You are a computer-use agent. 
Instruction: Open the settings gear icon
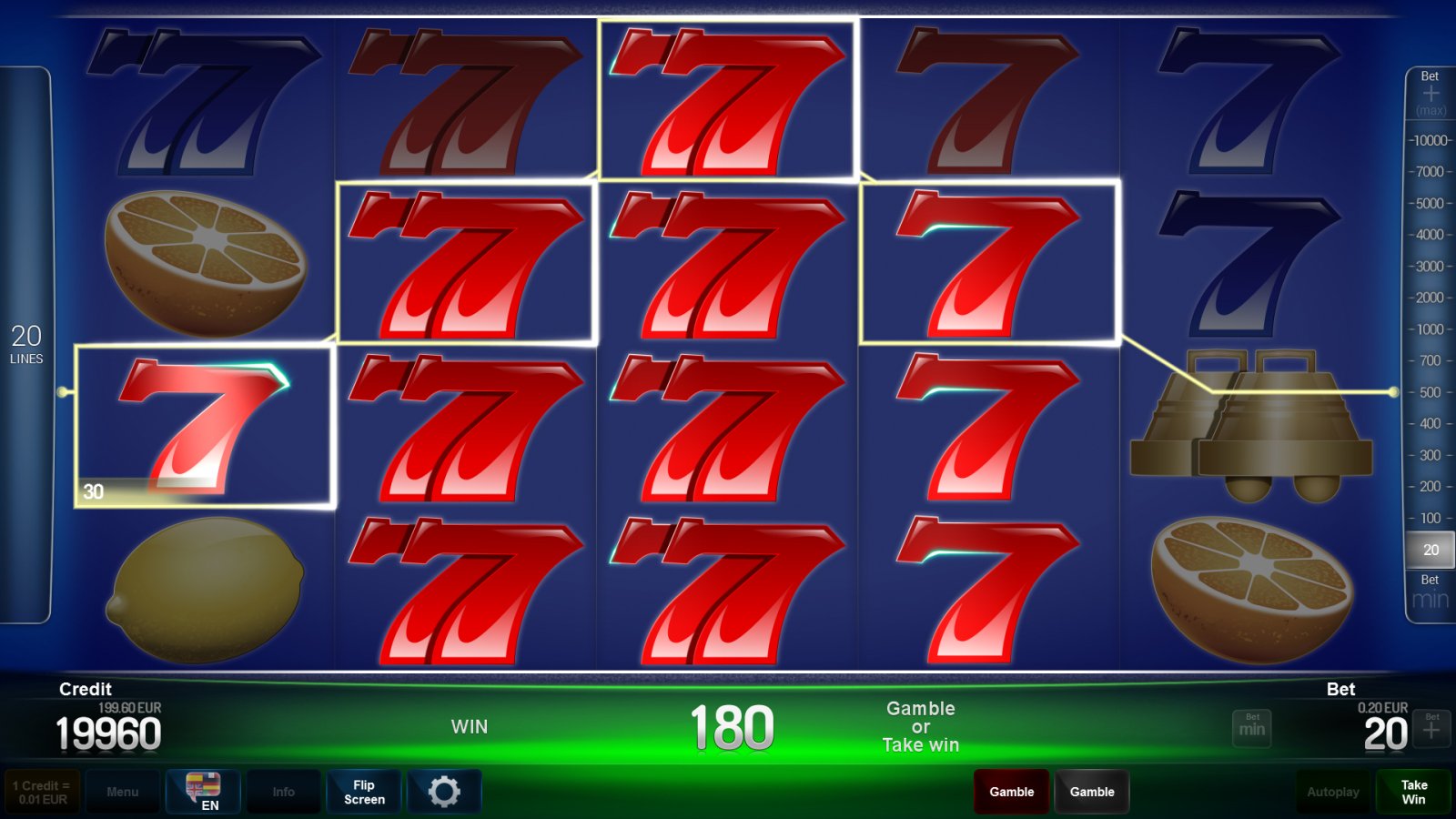click(x=444, y=791)
